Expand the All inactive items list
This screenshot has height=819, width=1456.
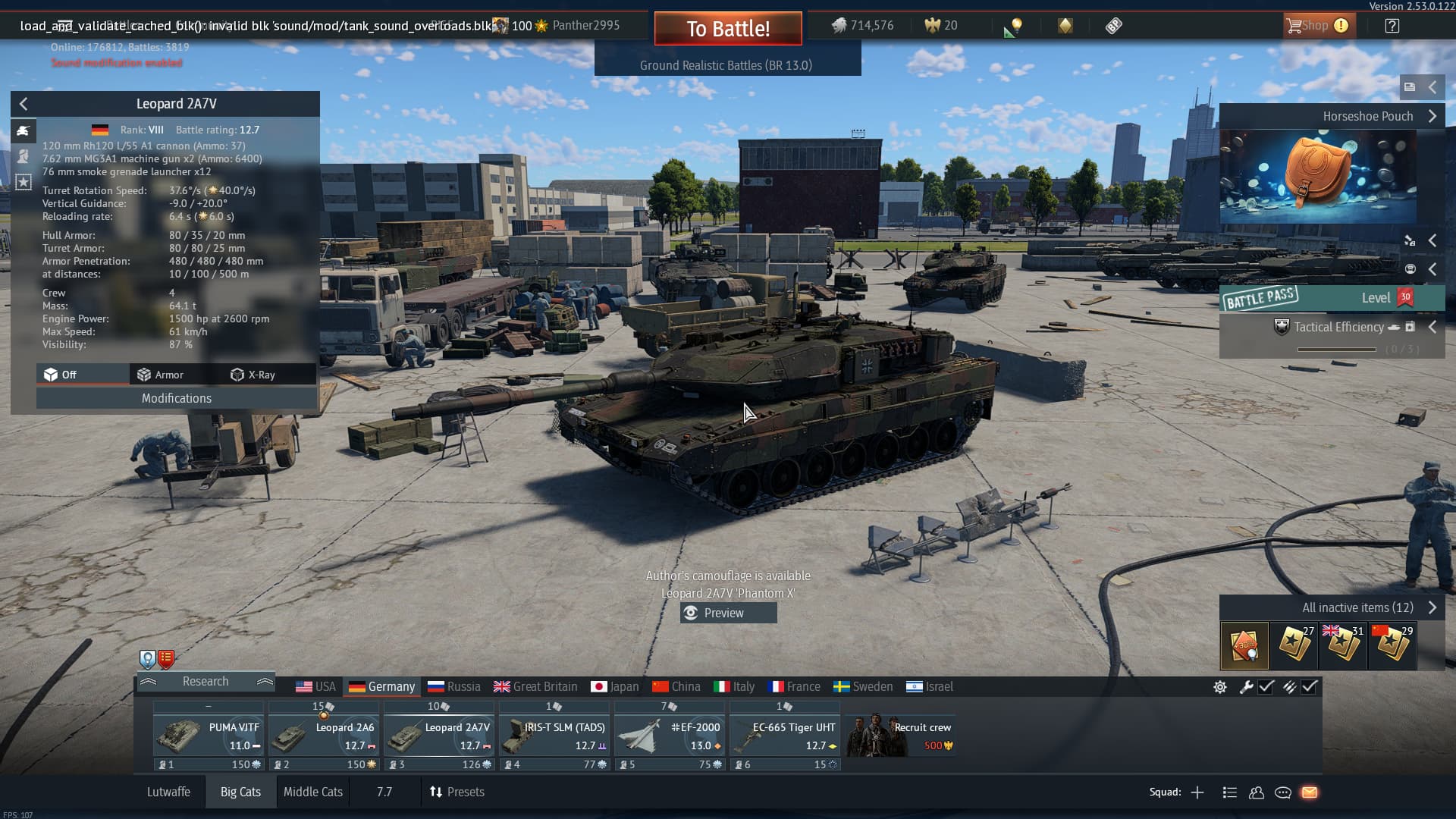[x=1357, y=607]
